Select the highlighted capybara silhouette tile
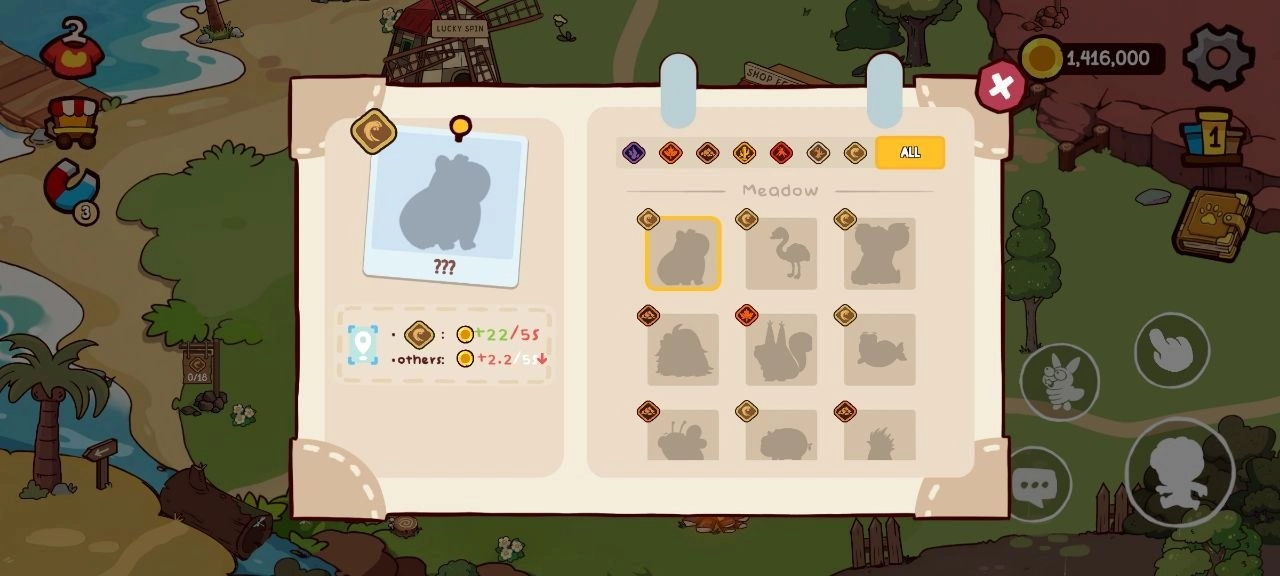This screenshot has width=1280, height=576. coord(683,254)
